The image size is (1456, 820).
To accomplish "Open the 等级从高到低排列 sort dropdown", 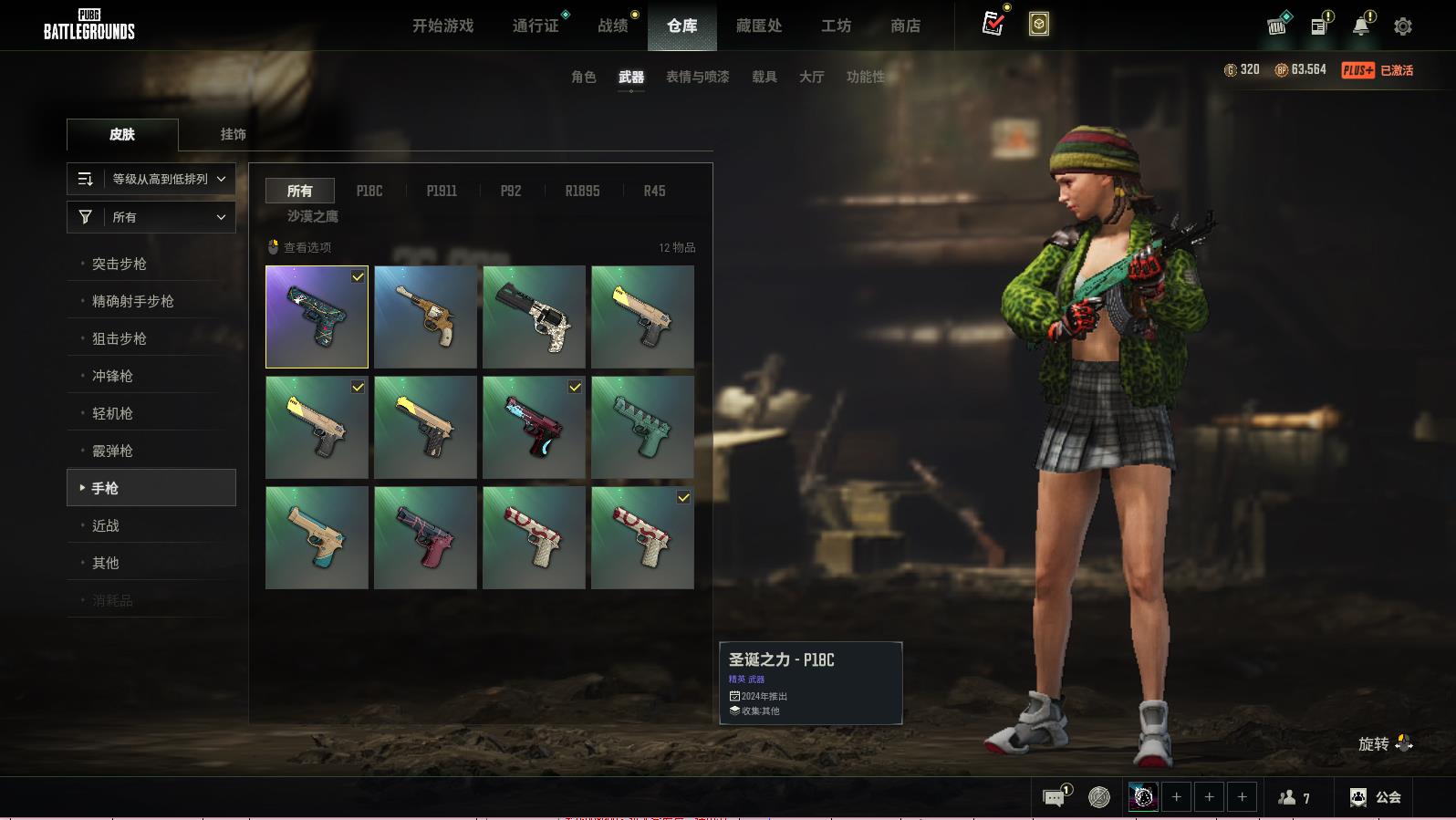I will click(x=151, y=179).
